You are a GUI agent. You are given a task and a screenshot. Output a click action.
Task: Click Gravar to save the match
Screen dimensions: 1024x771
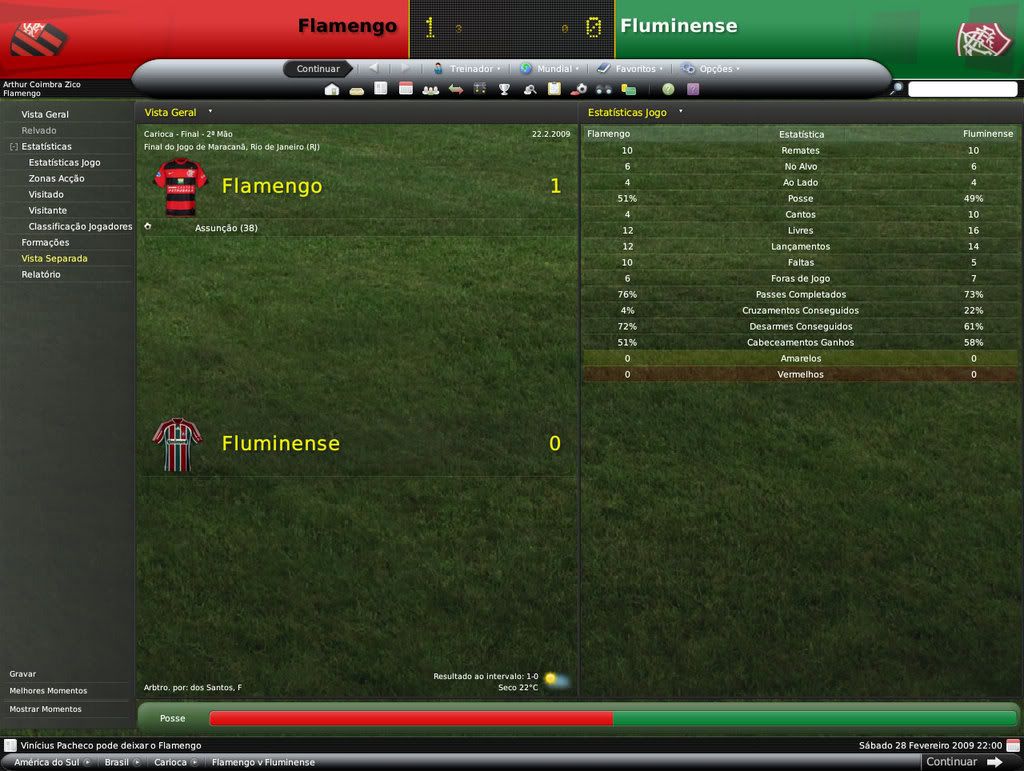tap(23, 674)
